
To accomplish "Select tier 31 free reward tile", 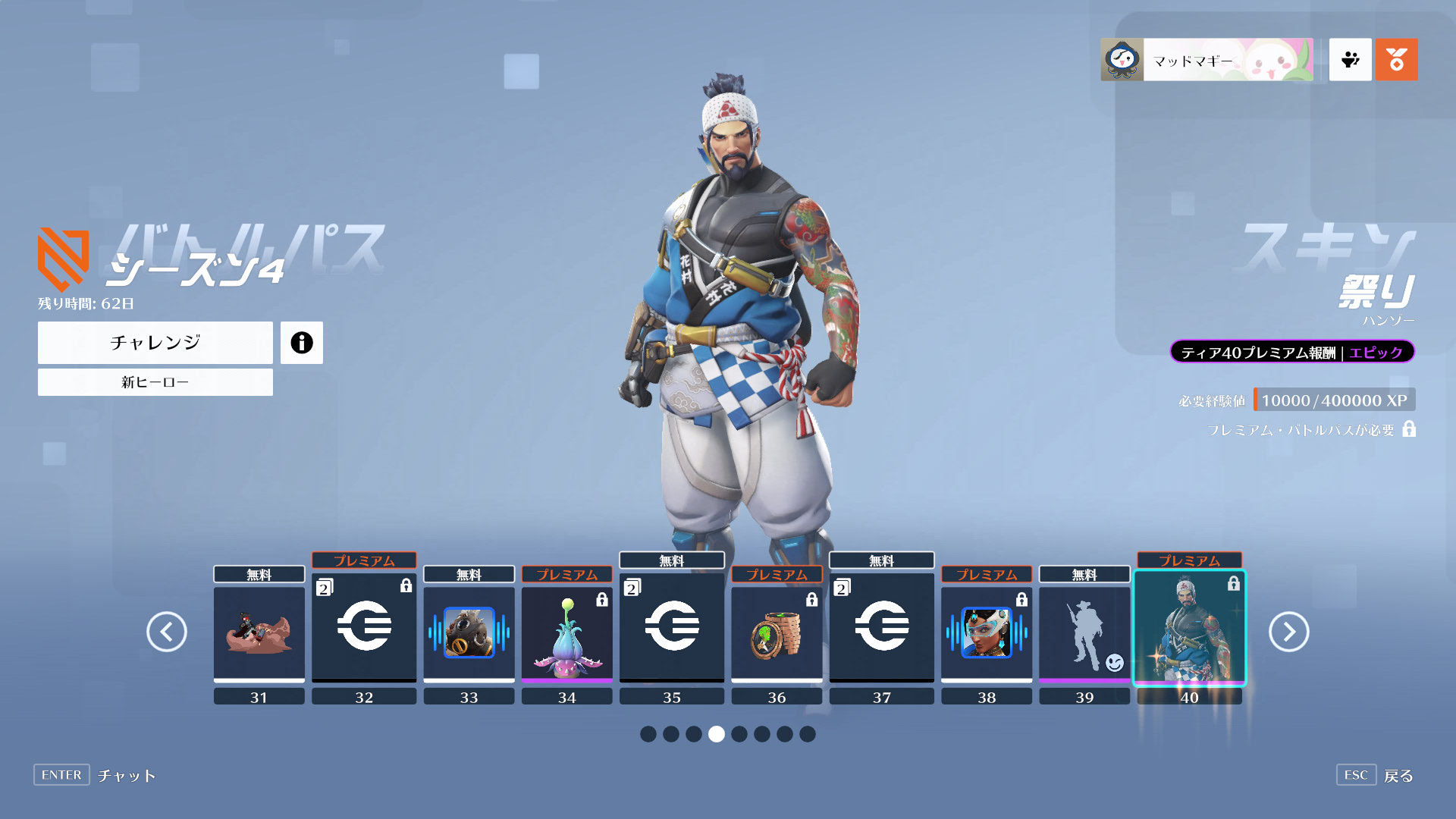I will [x=259, y=633].
